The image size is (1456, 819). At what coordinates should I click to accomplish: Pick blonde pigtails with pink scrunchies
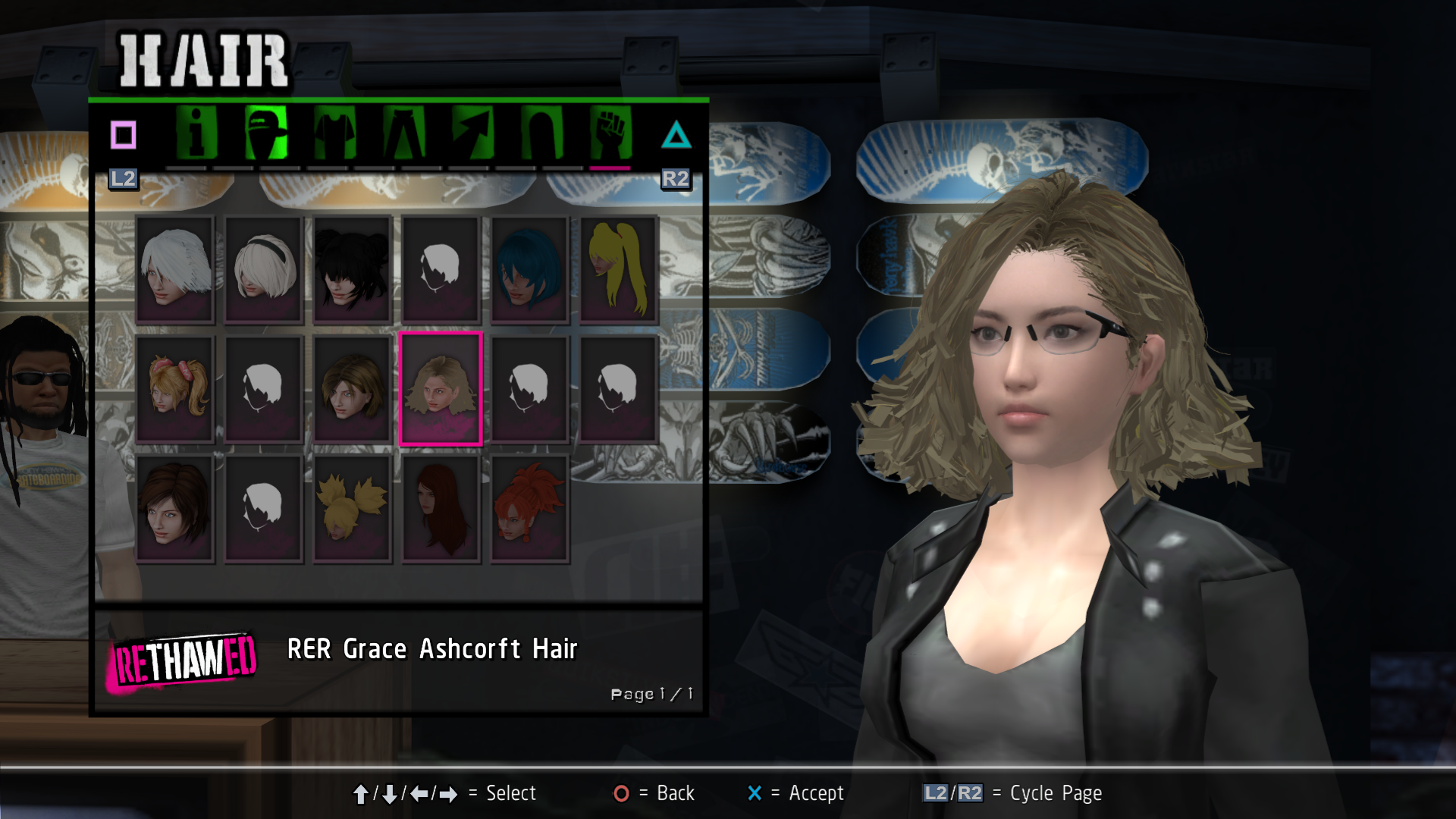tap(175, 388)
